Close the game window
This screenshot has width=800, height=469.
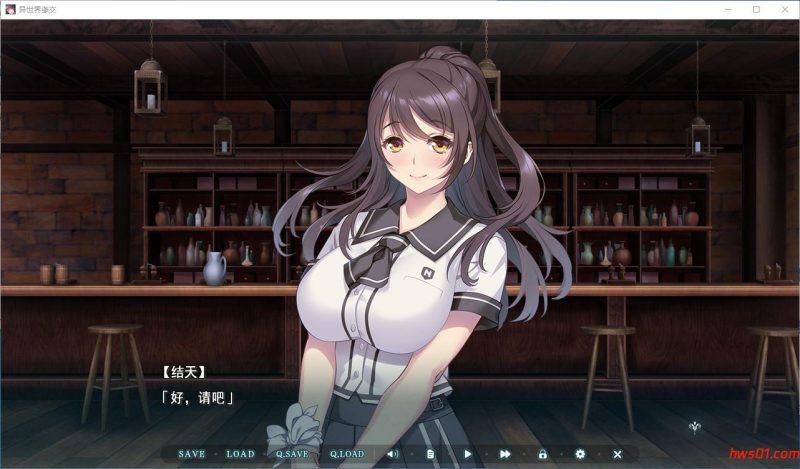783,9
